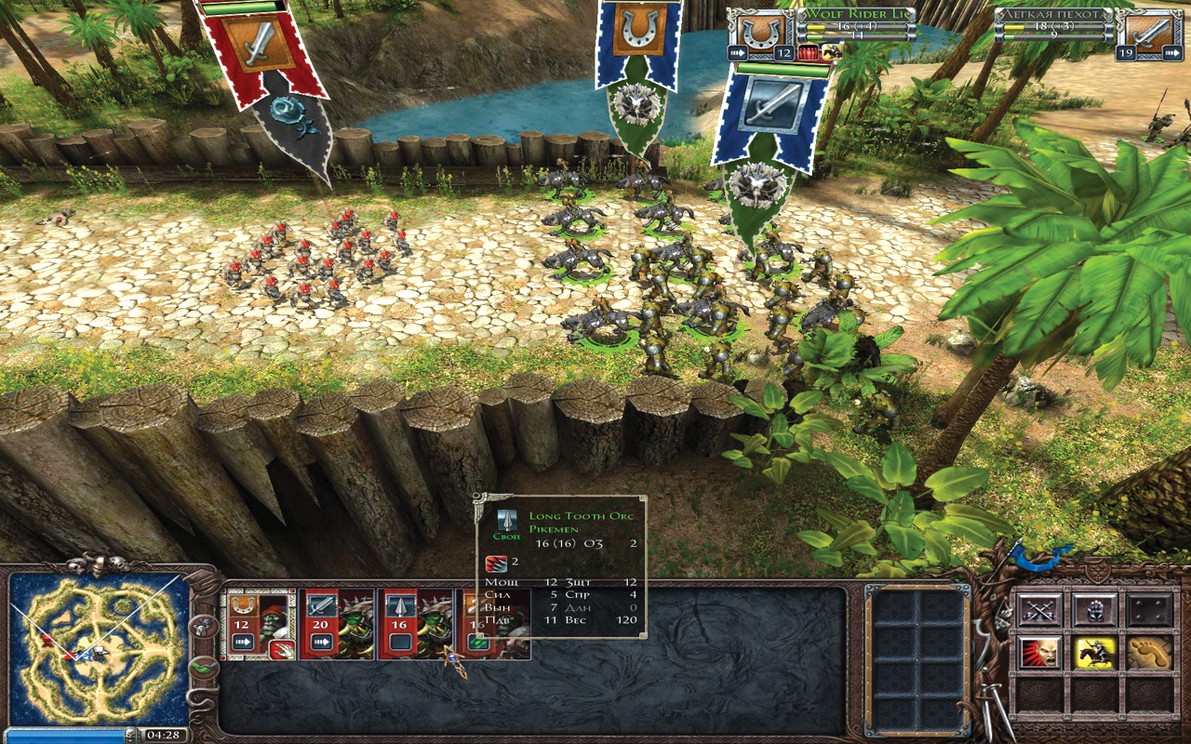Activate the crossed swords command
Viewport: 1191px width, 744px height.
click(1039, 609)
